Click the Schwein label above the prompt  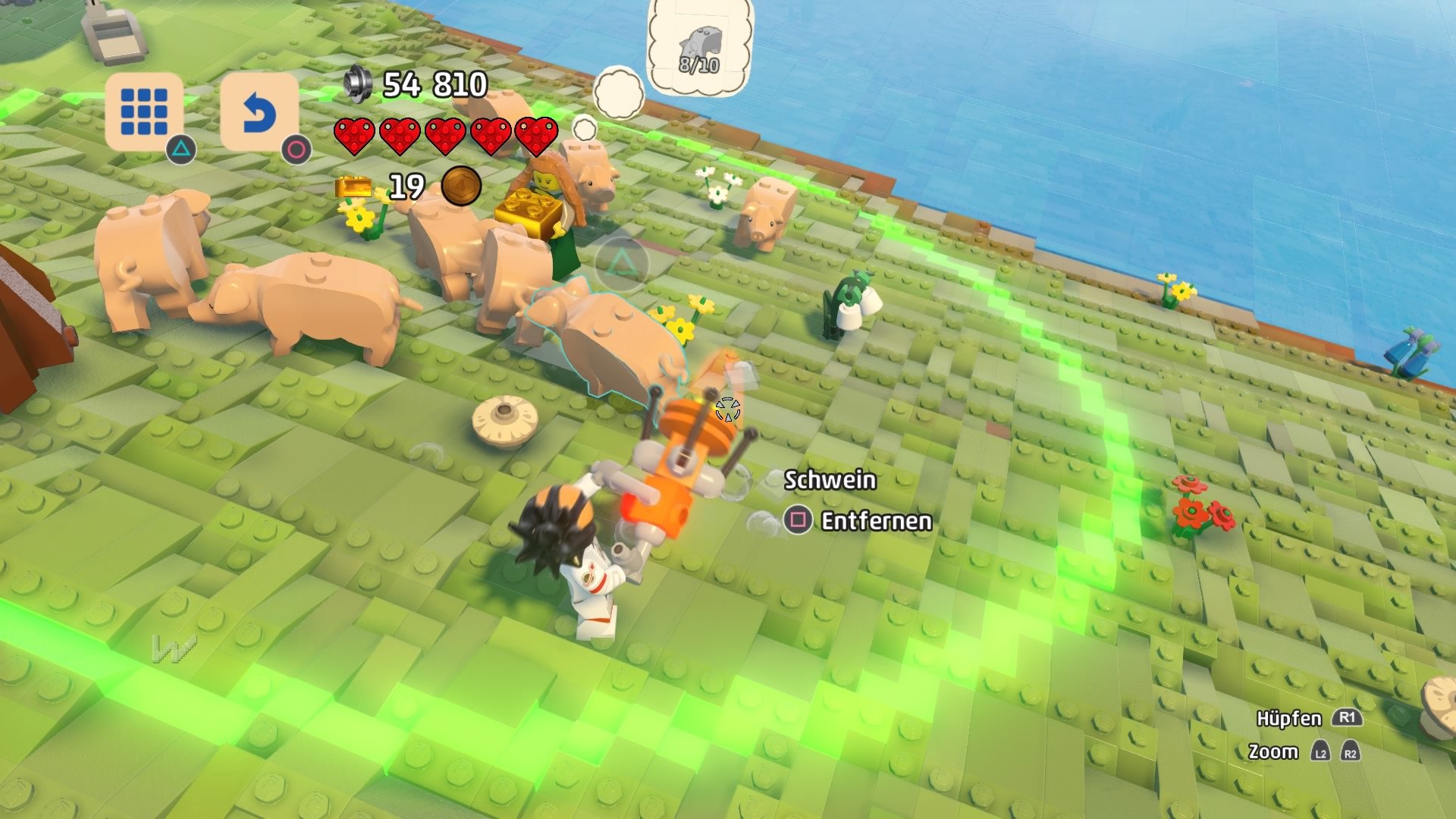click(x=831, y=480)
